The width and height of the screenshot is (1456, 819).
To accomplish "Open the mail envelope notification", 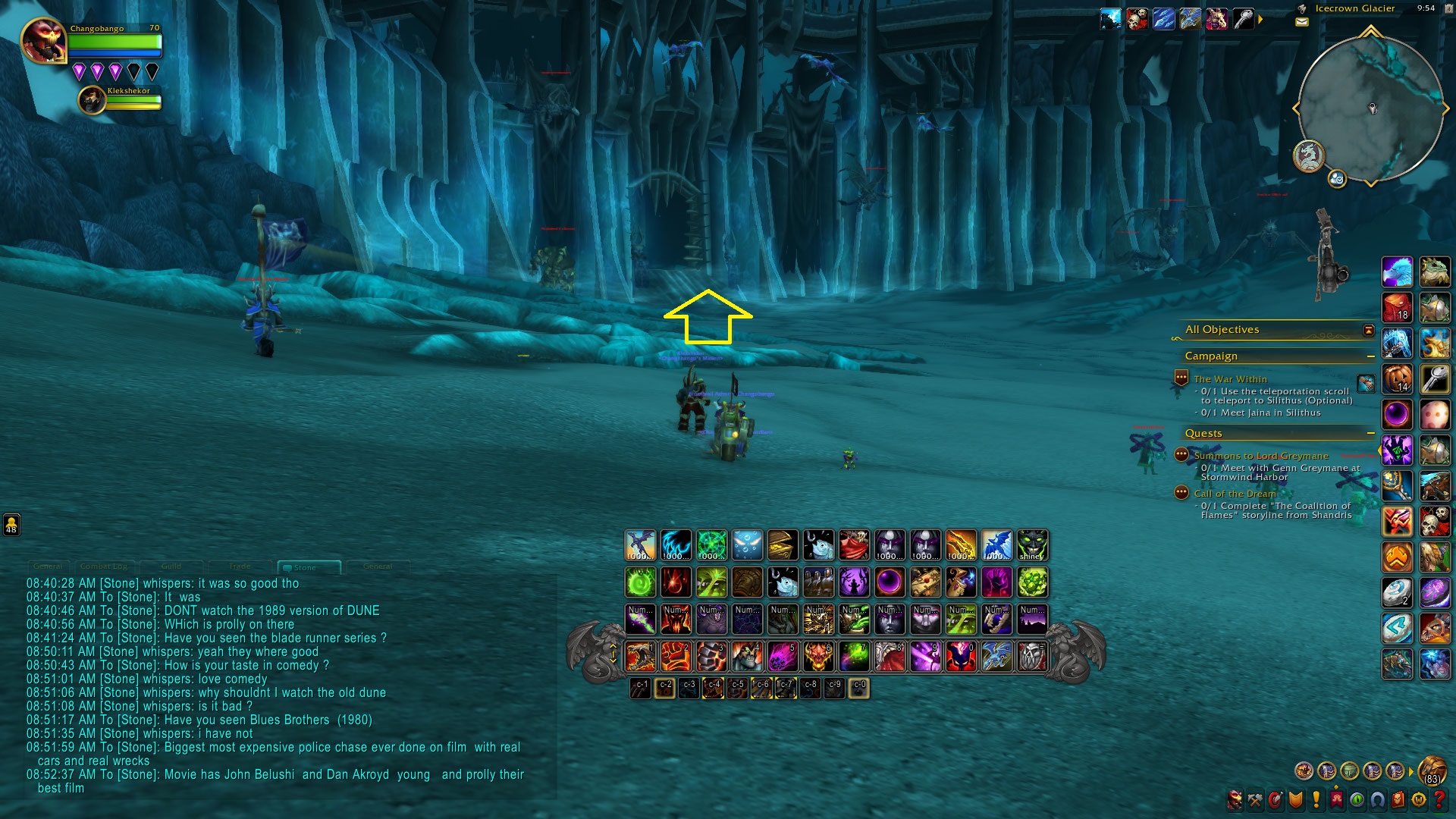I will pos(1302,22).
